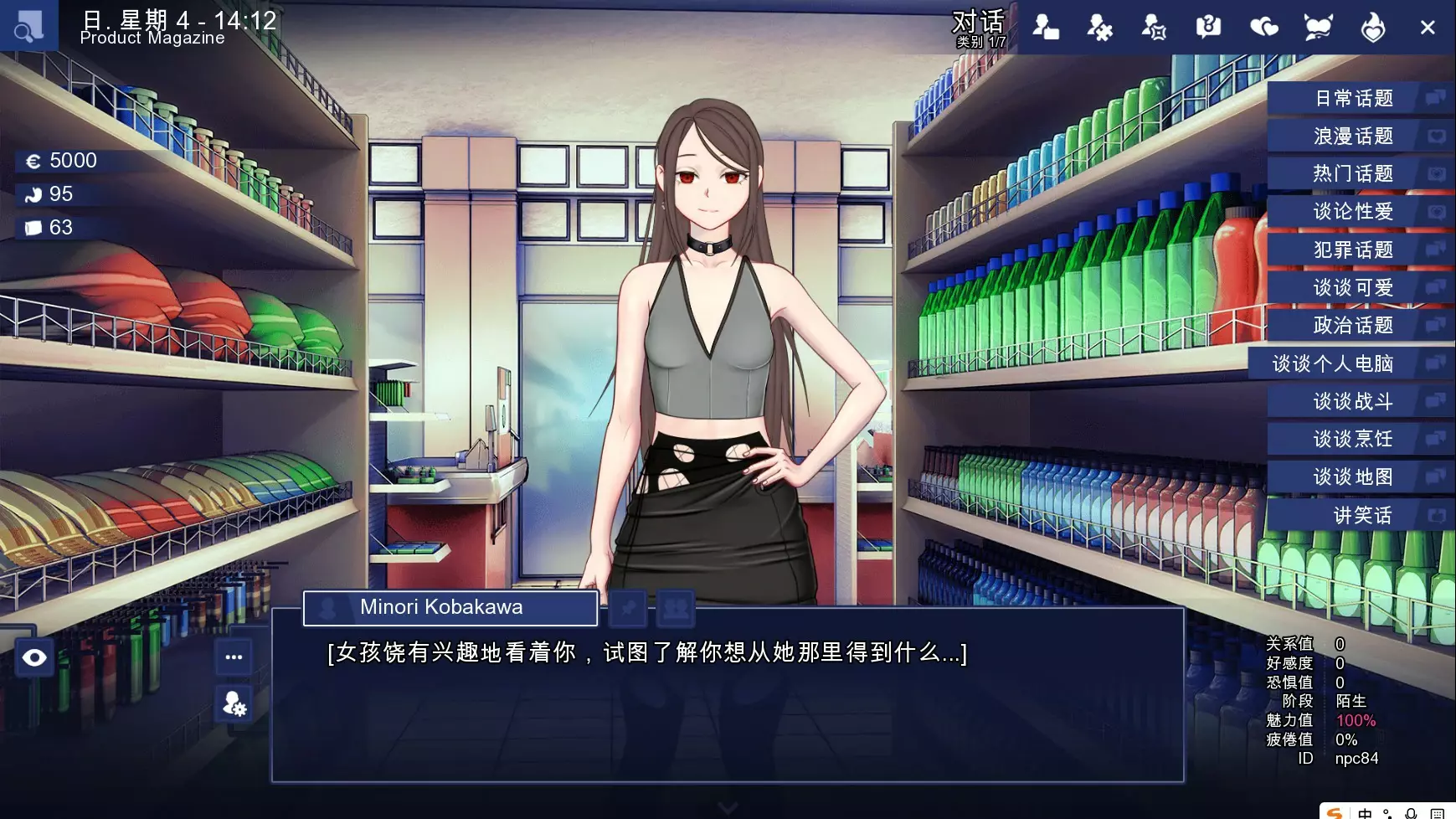Screen dimensions: 1456x819
Task: Switch to the person with puzzle piece category
Action: tap(1099, 28)
